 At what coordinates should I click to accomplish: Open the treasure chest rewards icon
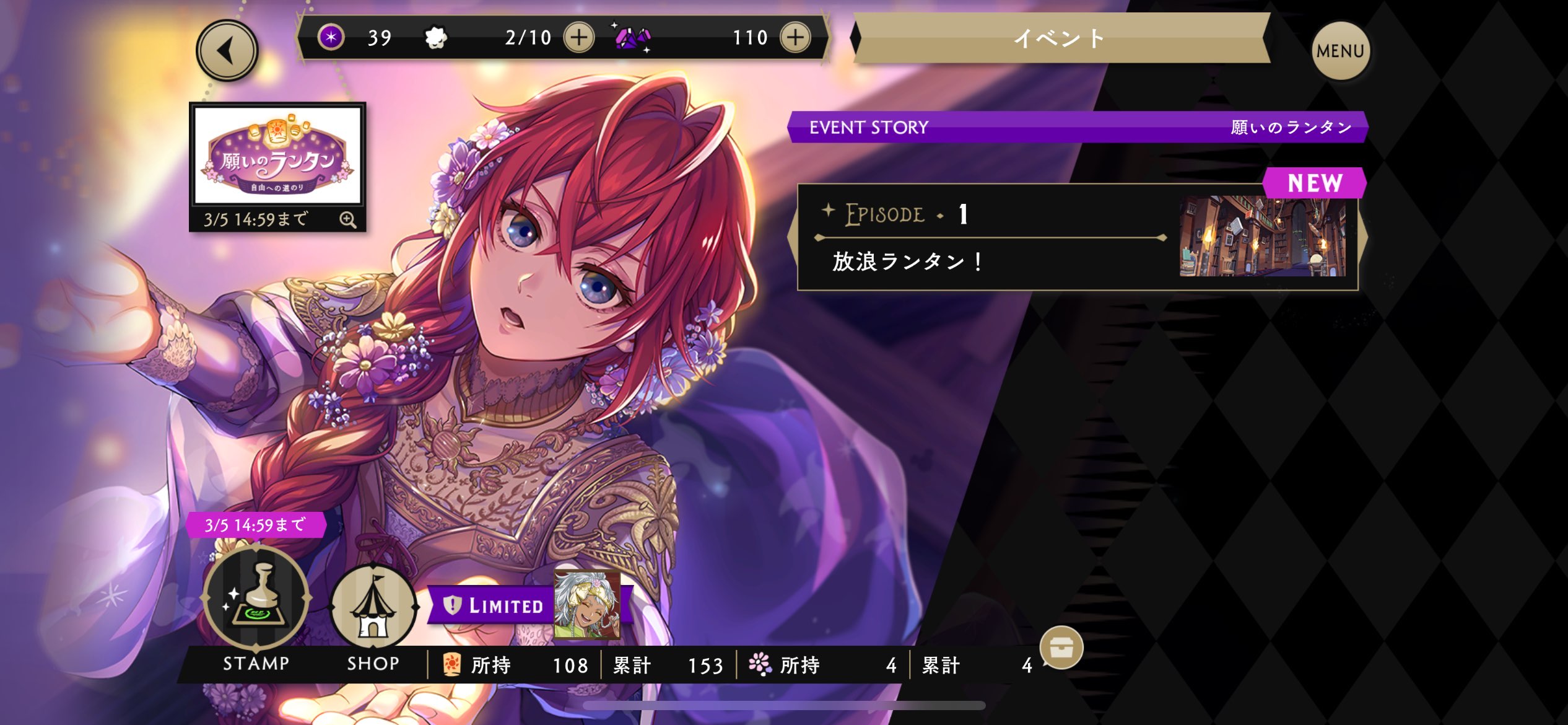pyautogui.click(x=1061, y=648)
